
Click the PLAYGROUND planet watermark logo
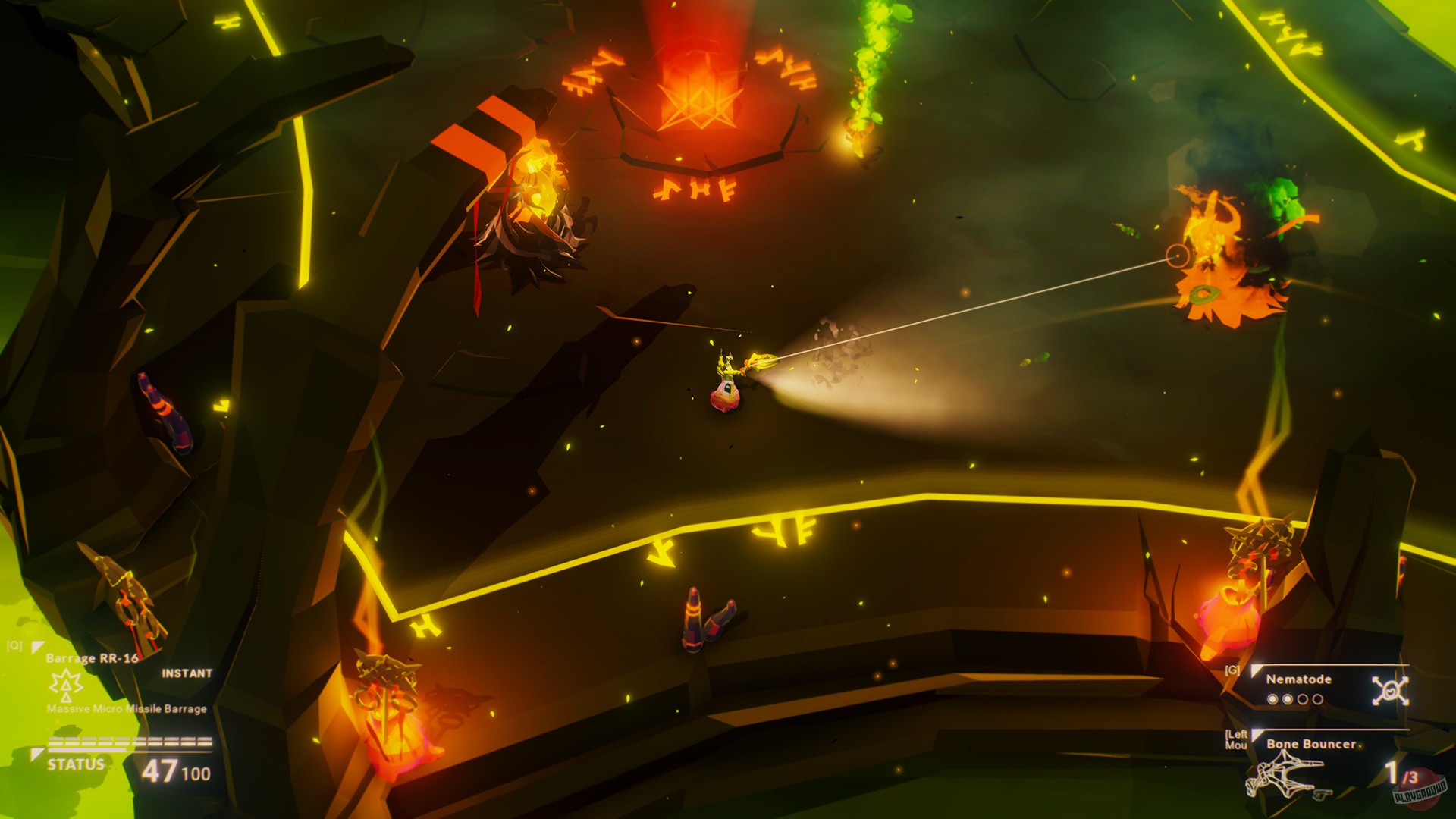click(x=1419, y=791)
